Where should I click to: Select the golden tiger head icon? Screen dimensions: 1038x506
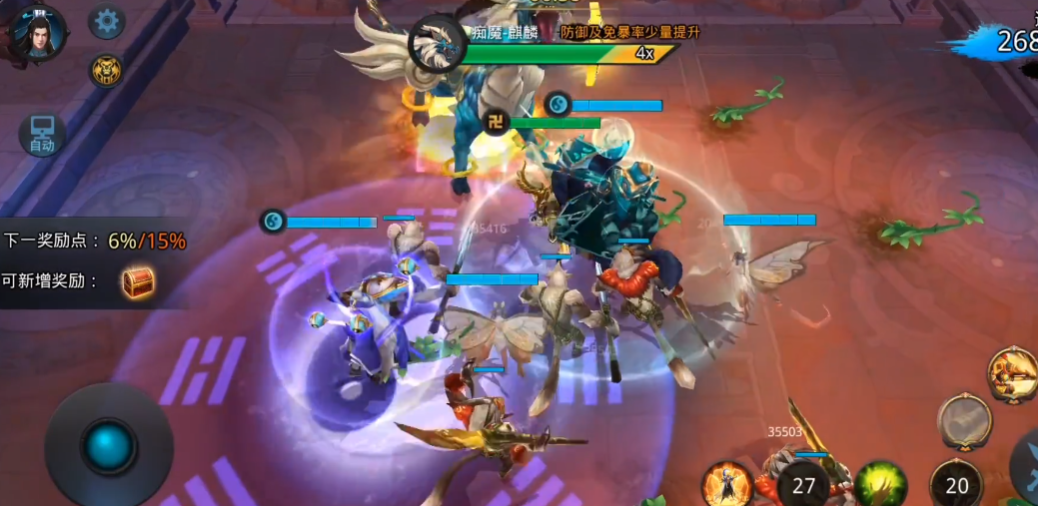[107, 70]
